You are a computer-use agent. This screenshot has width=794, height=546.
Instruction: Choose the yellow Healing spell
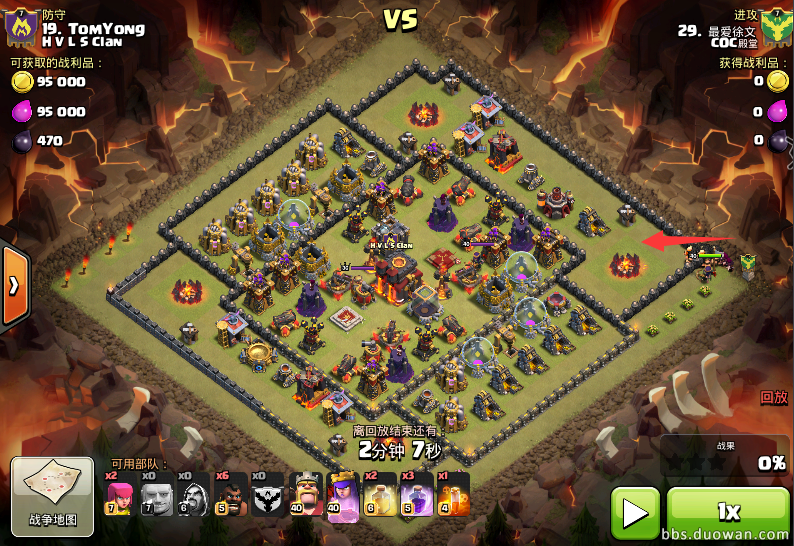pyautogui.click(x=380, y=494)
